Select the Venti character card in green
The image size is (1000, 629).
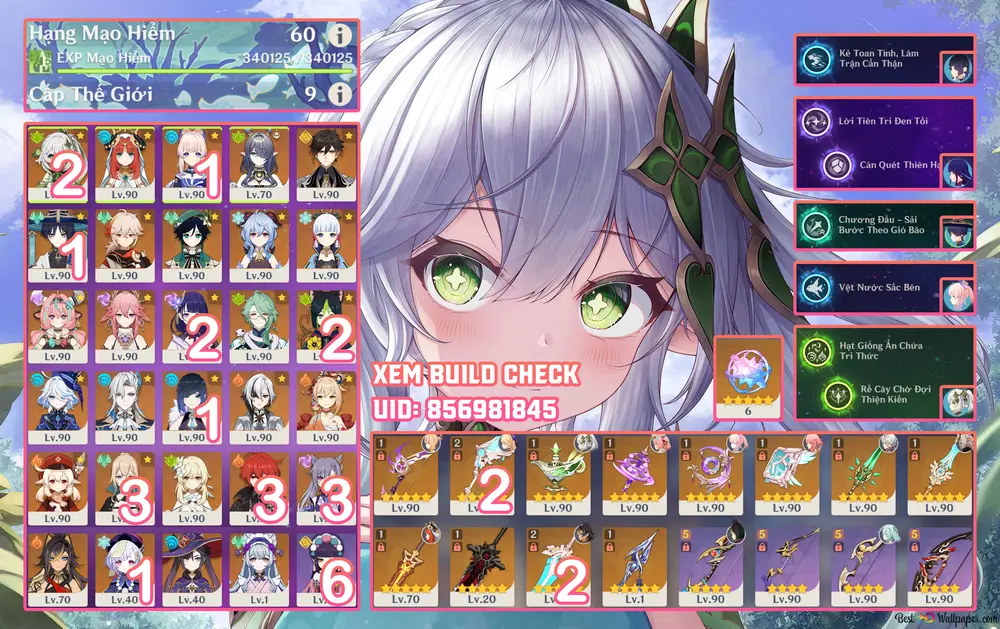[x=190, y=241]
